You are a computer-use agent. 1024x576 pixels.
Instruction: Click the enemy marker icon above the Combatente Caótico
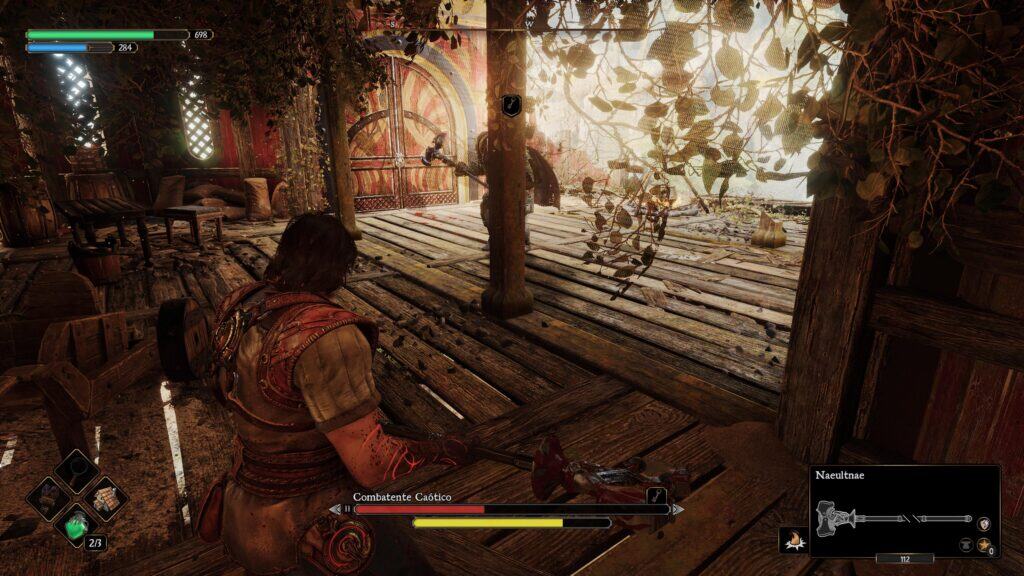pyautogui.click(x=510, y=105)
